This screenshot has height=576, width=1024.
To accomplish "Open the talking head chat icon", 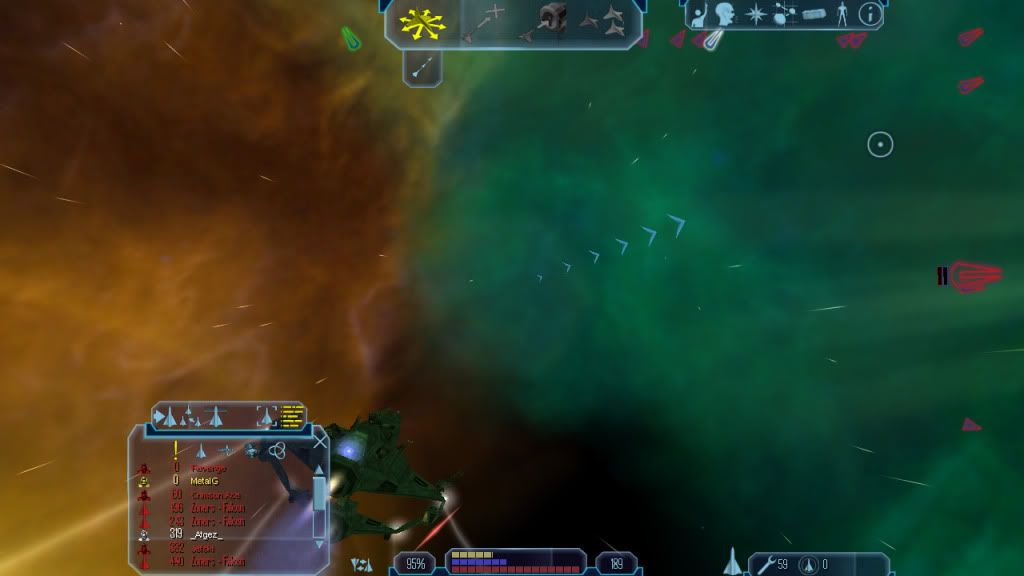I will [724, 15].
